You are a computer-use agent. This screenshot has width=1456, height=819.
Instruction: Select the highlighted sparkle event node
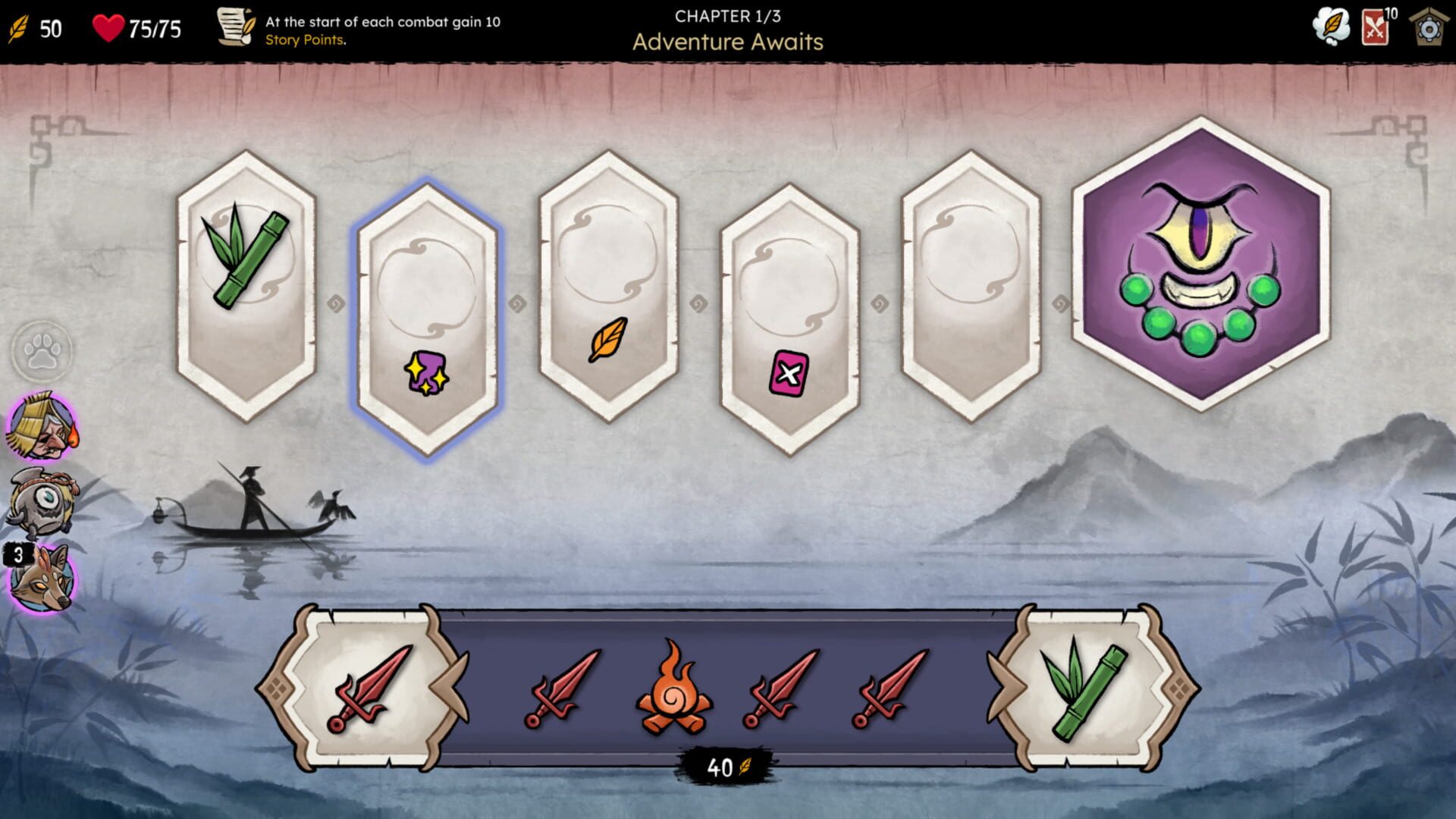(x=427, y=296)
